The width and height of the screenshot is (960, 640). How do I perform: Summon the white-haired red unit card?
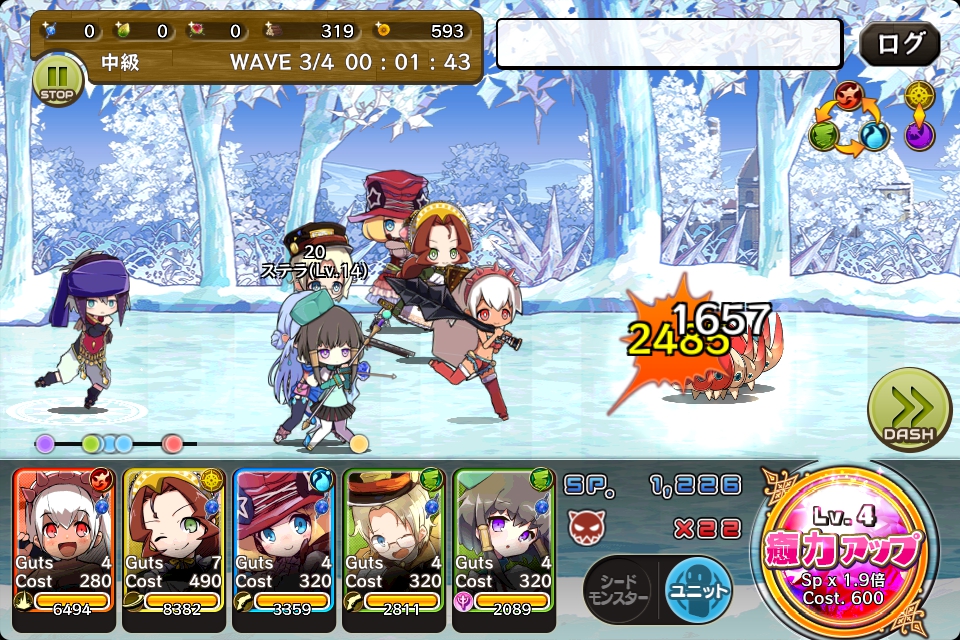coord(65,538)
